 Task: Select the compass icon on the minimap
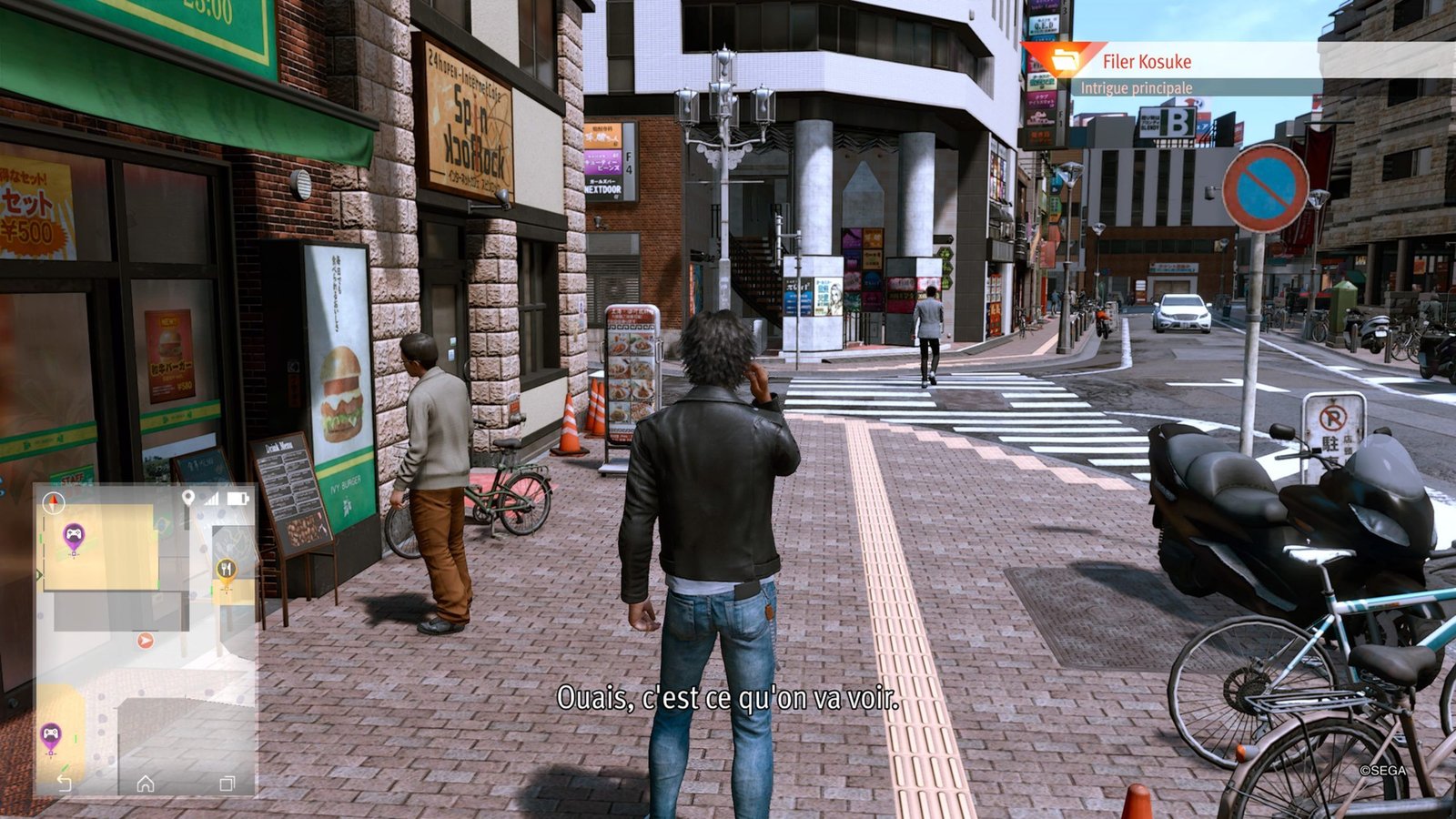(54, 500)
